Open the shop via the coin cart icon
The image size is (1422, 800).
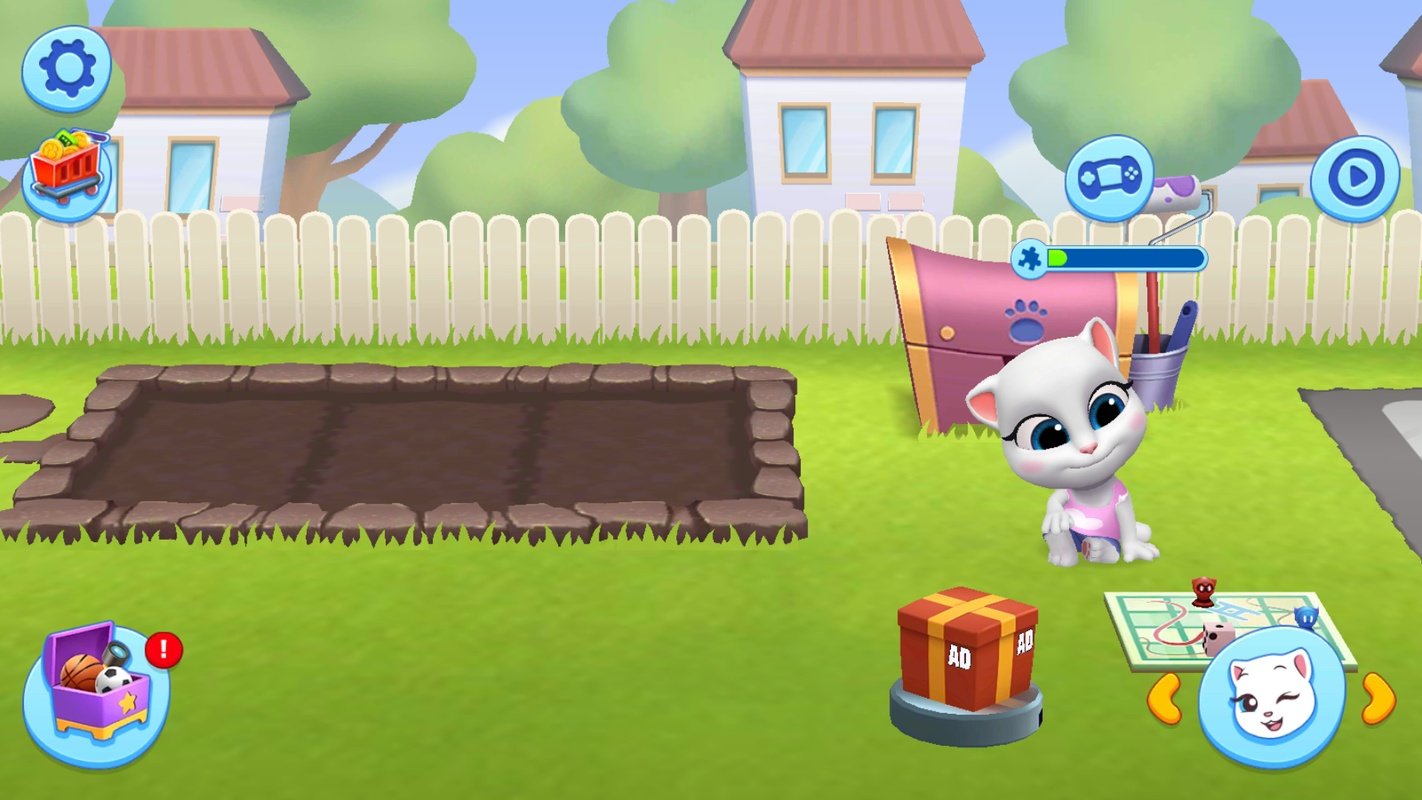point(62,160)
